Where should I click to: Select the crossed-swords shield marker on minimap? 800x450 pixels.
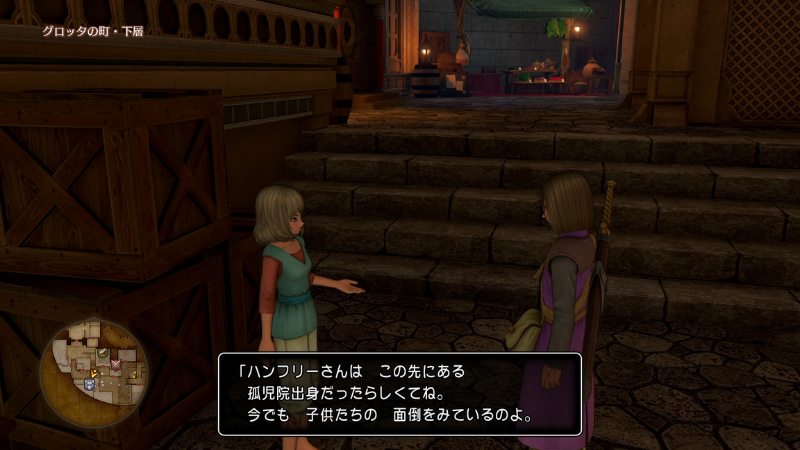tap(115, 363)
